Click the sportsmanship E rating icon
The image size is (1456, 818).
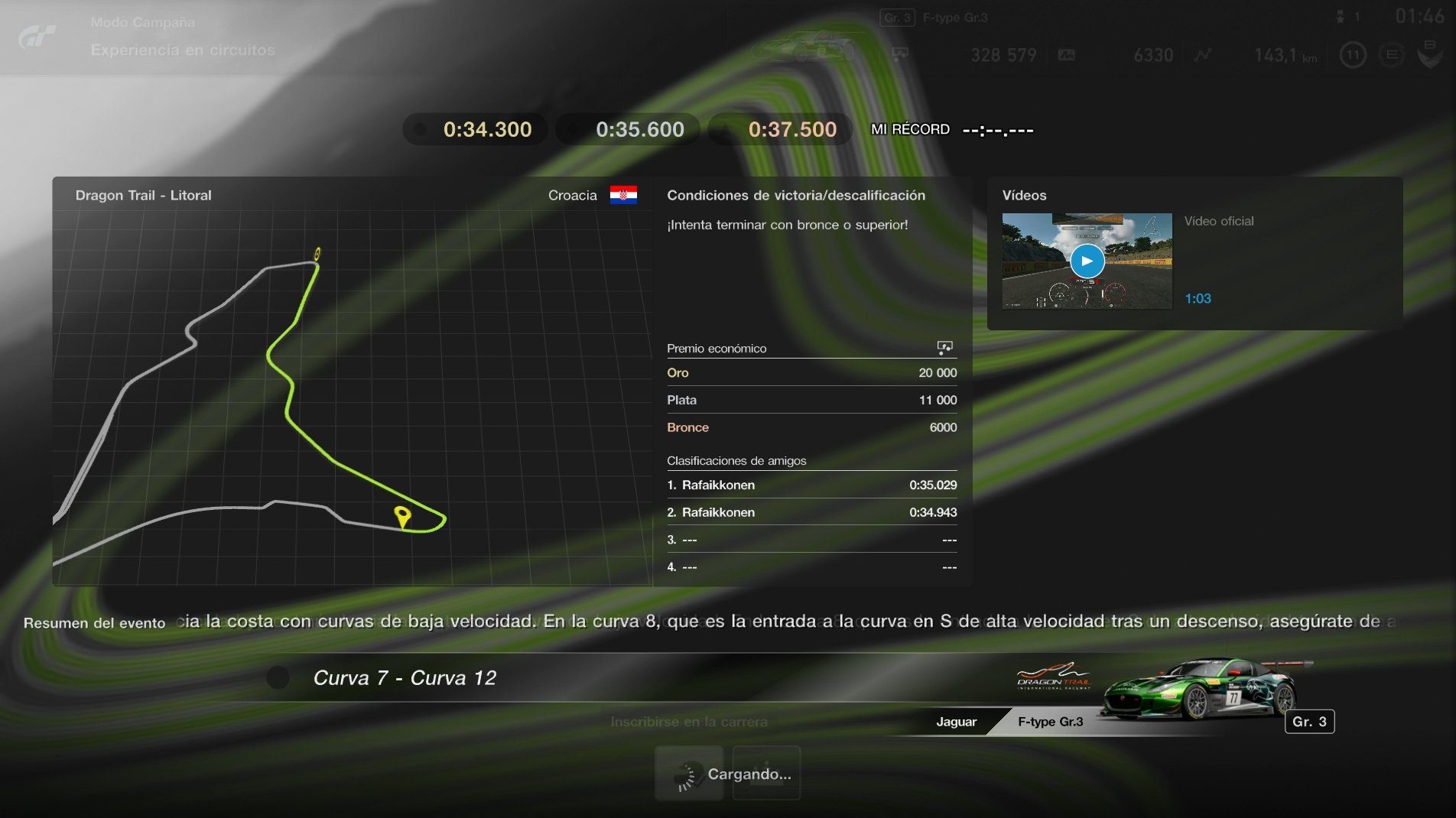pyautogui.click(x=1392, y=55)
